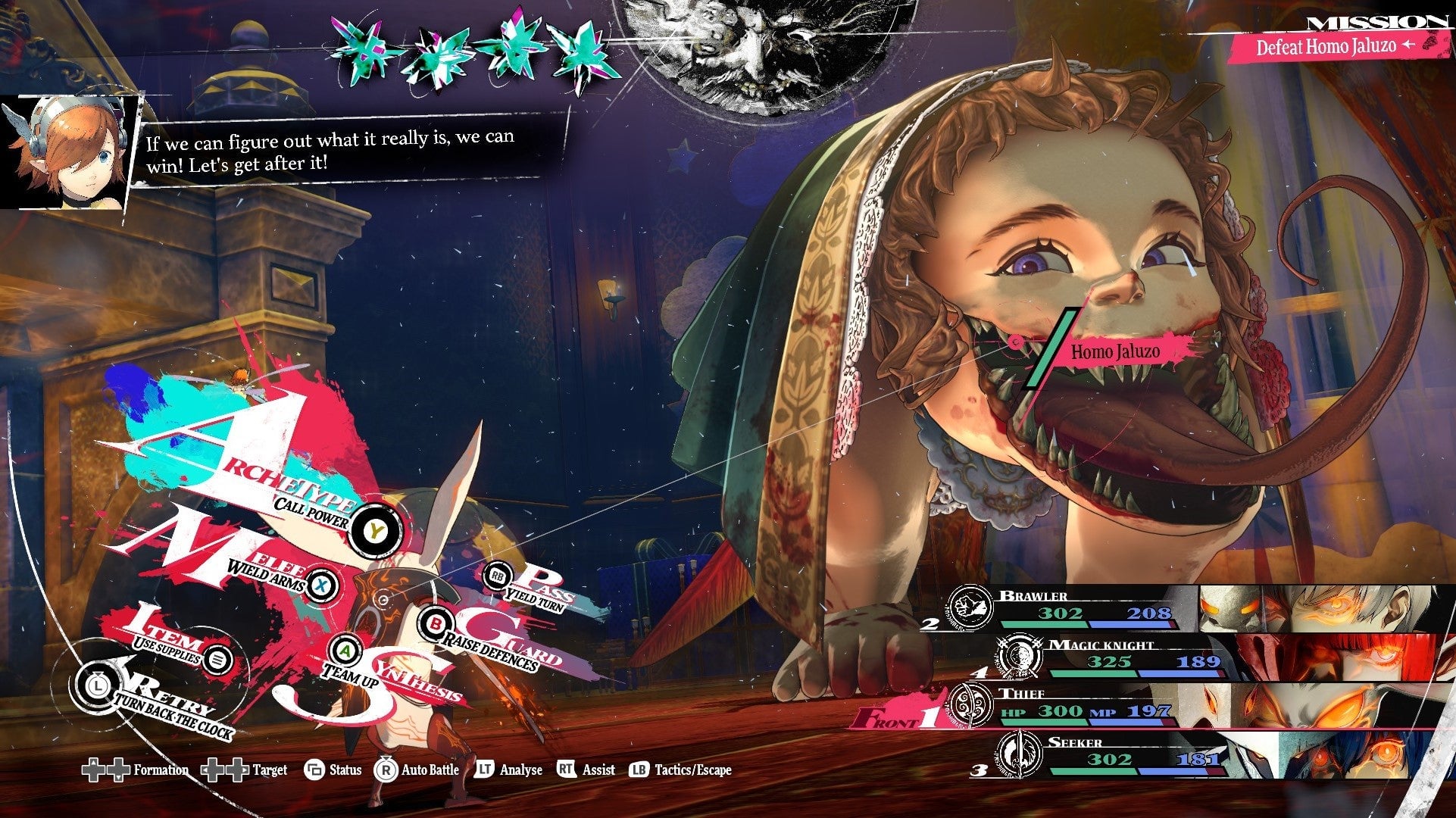Choose the Archetype Call Power command
Screen dimensions: 1456x818
[x=374, y=531]
